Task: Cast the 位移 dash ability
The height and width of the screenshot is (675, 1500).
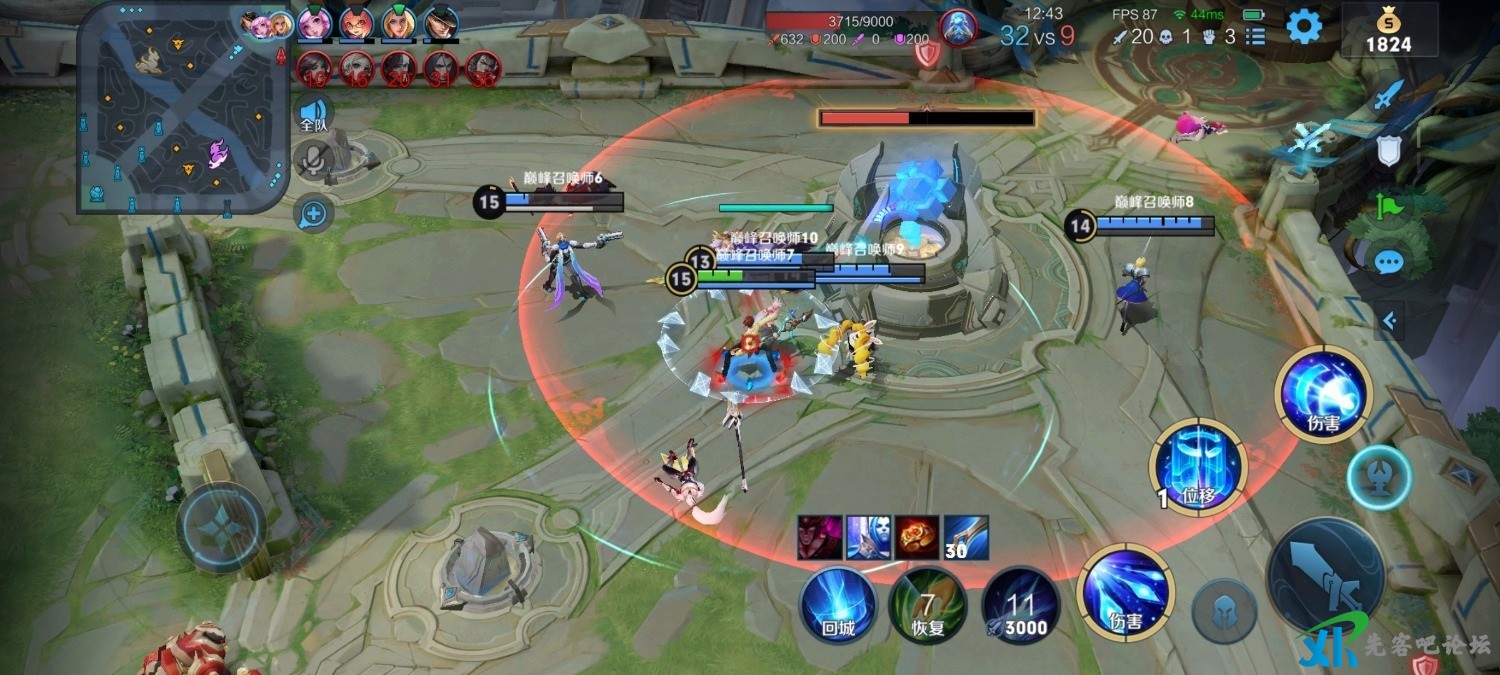Action: (1197, 466)
